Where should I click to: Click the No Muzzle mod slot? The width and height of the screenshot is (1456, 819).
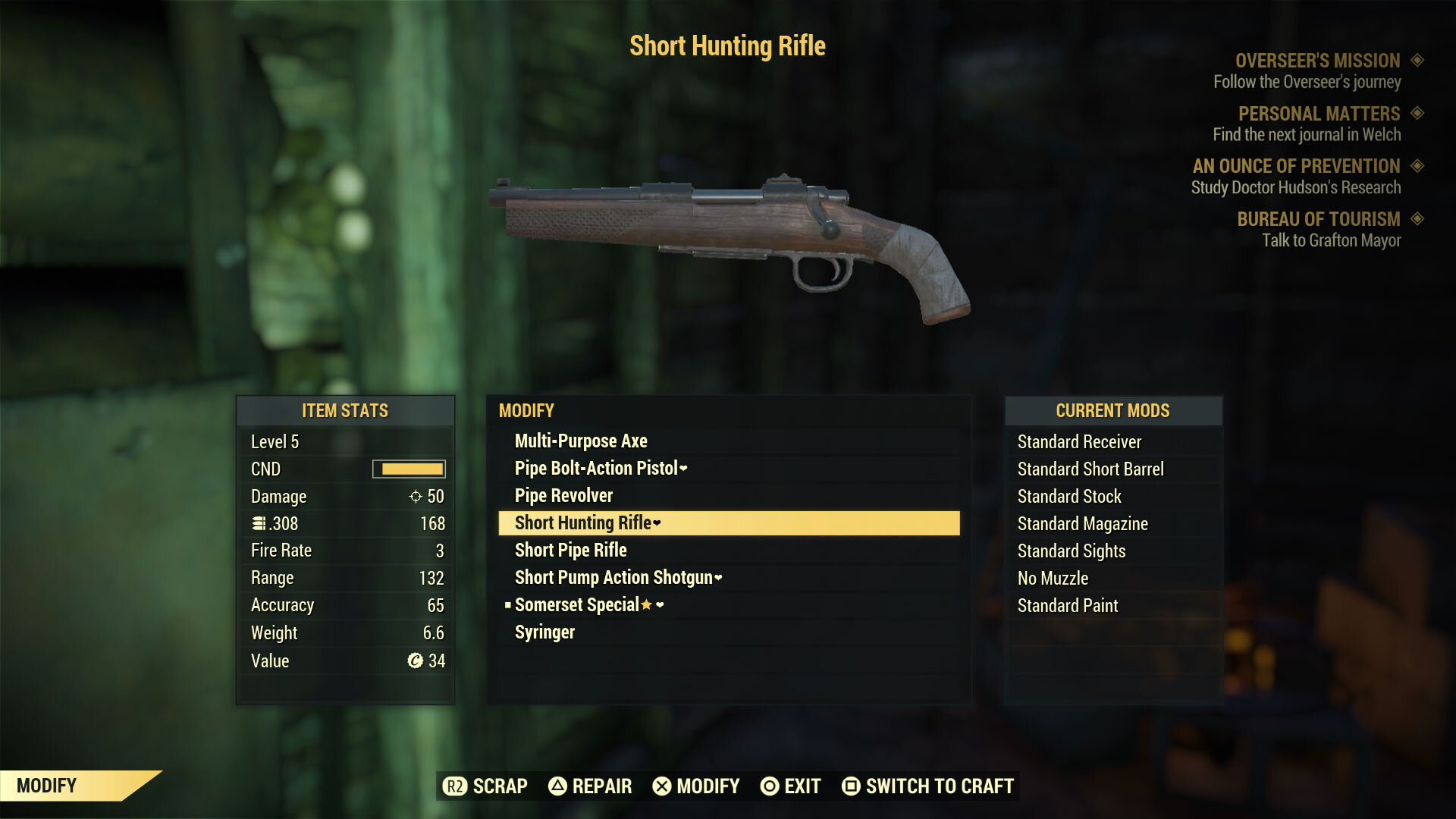1053,579
